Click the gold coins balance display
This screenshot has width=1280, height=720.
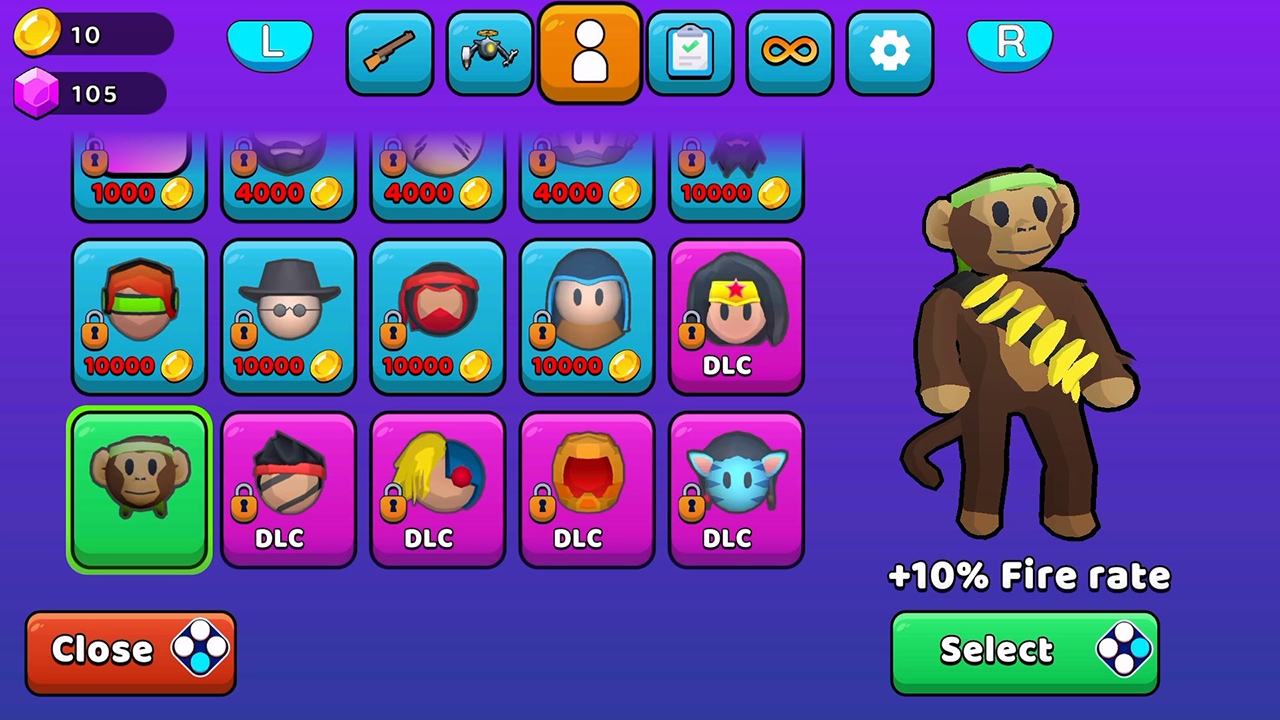click(x=90, y=35)
